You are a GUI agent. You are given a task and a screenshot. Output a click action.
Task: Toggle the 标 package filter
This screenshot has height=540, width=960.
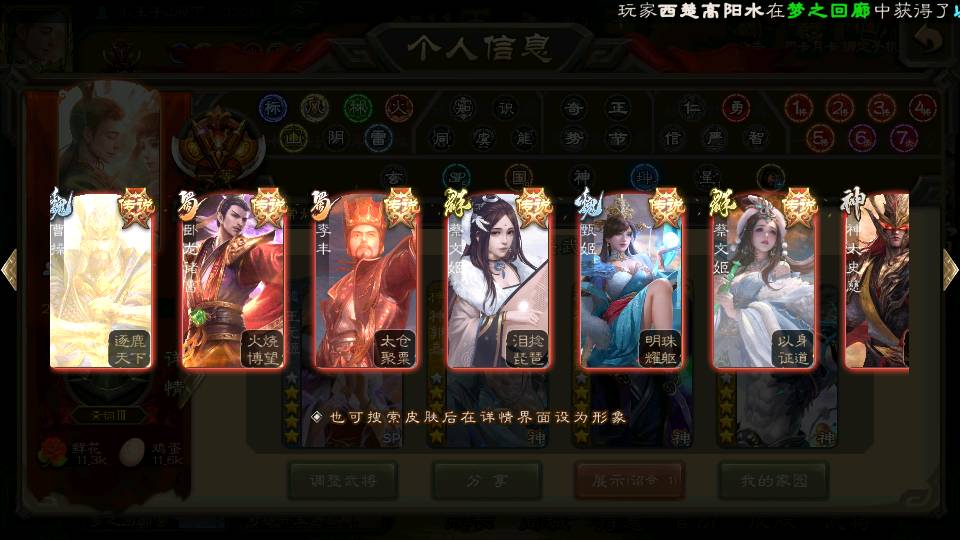pyautogui.click(x=273, y=108)
